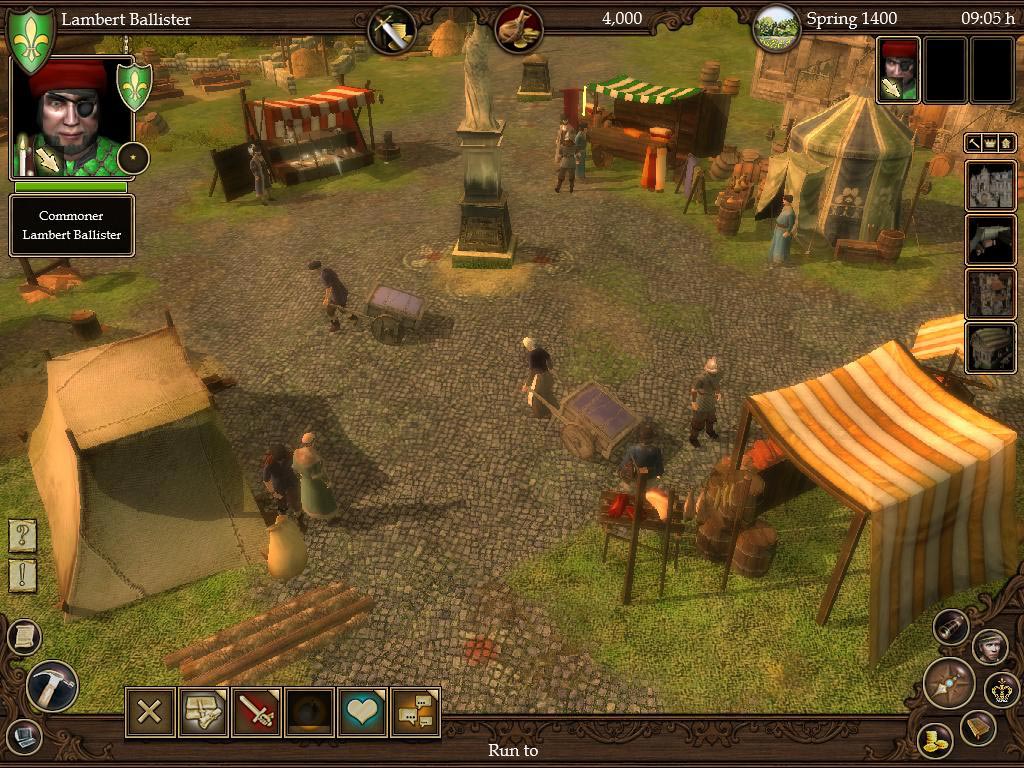
Task: Open the scroll parchment button
Action: (23, 636)
